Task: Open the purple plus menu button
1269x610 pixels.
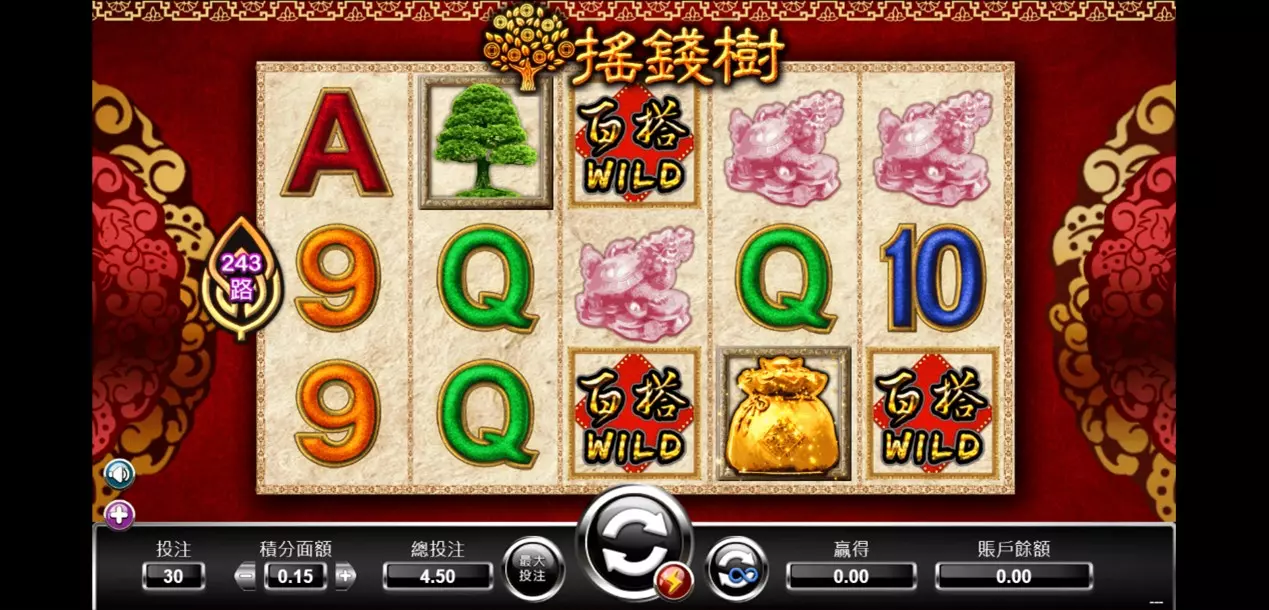Action: [119, 515]
